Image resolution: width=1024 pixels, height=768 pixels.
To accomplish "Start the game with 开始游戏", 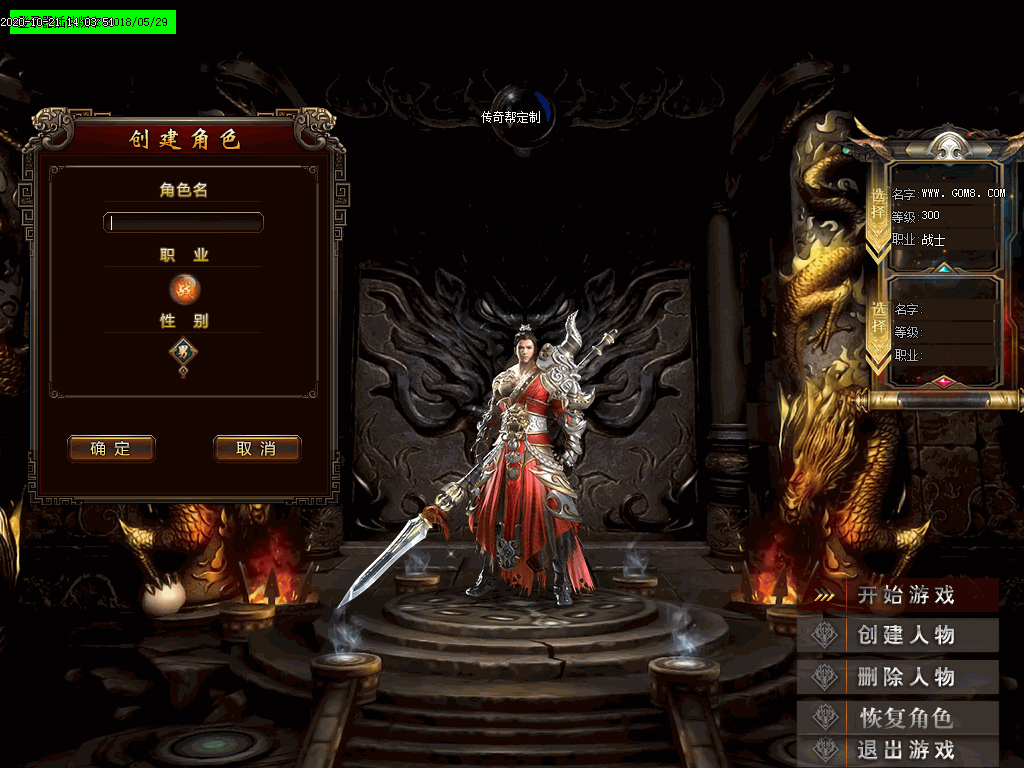I will point(905,595).
